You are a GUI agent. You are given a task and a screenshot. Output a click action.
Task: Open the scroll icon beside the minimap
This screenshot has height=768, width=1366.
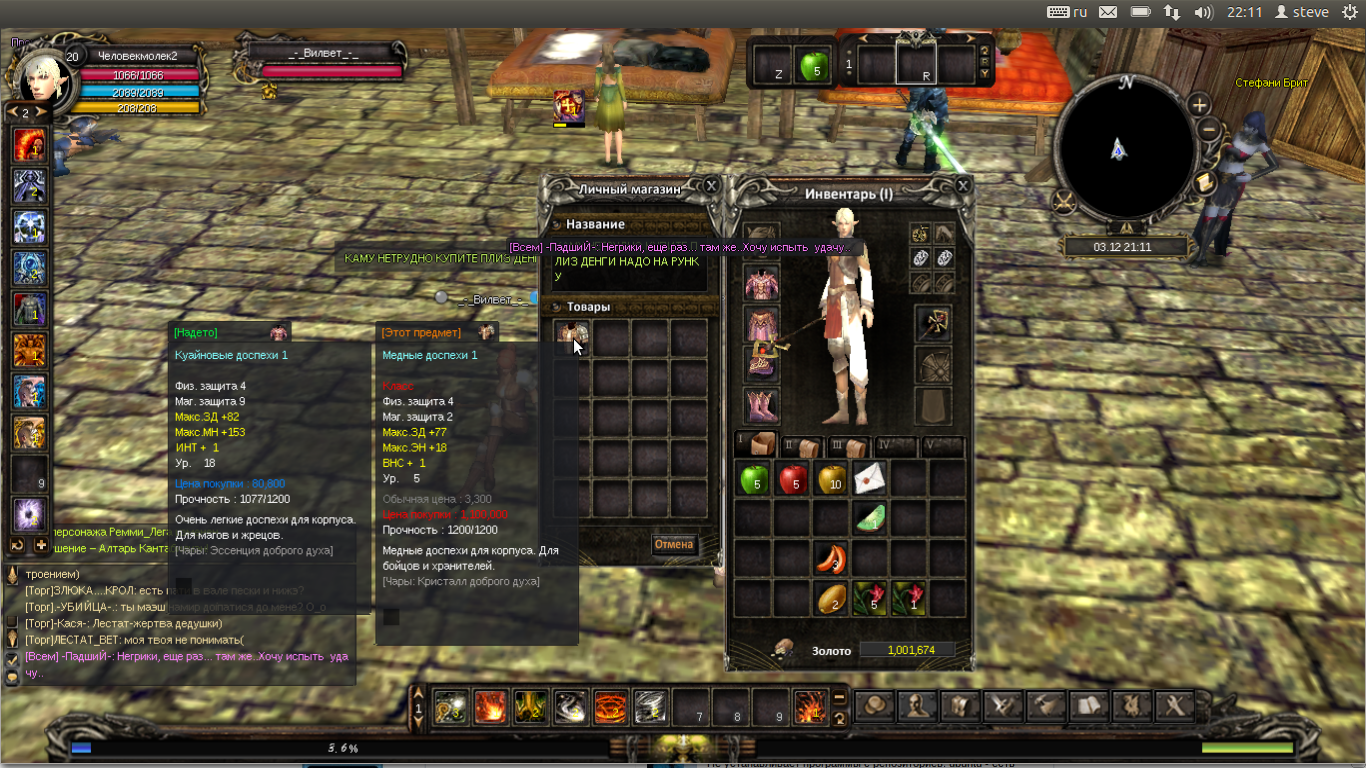1204,183
